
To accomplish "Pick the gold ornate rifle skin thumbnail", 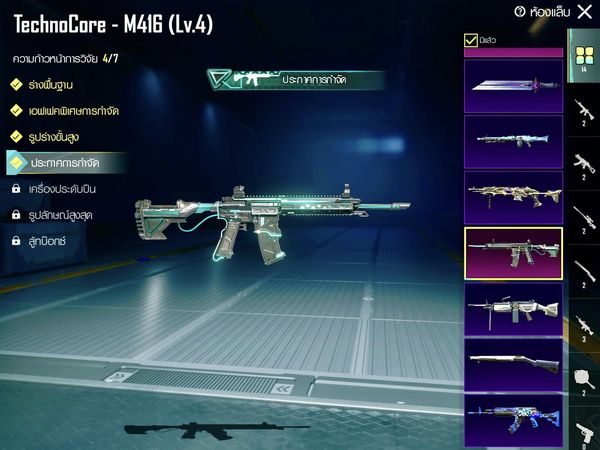I will (x=513, y=197).
